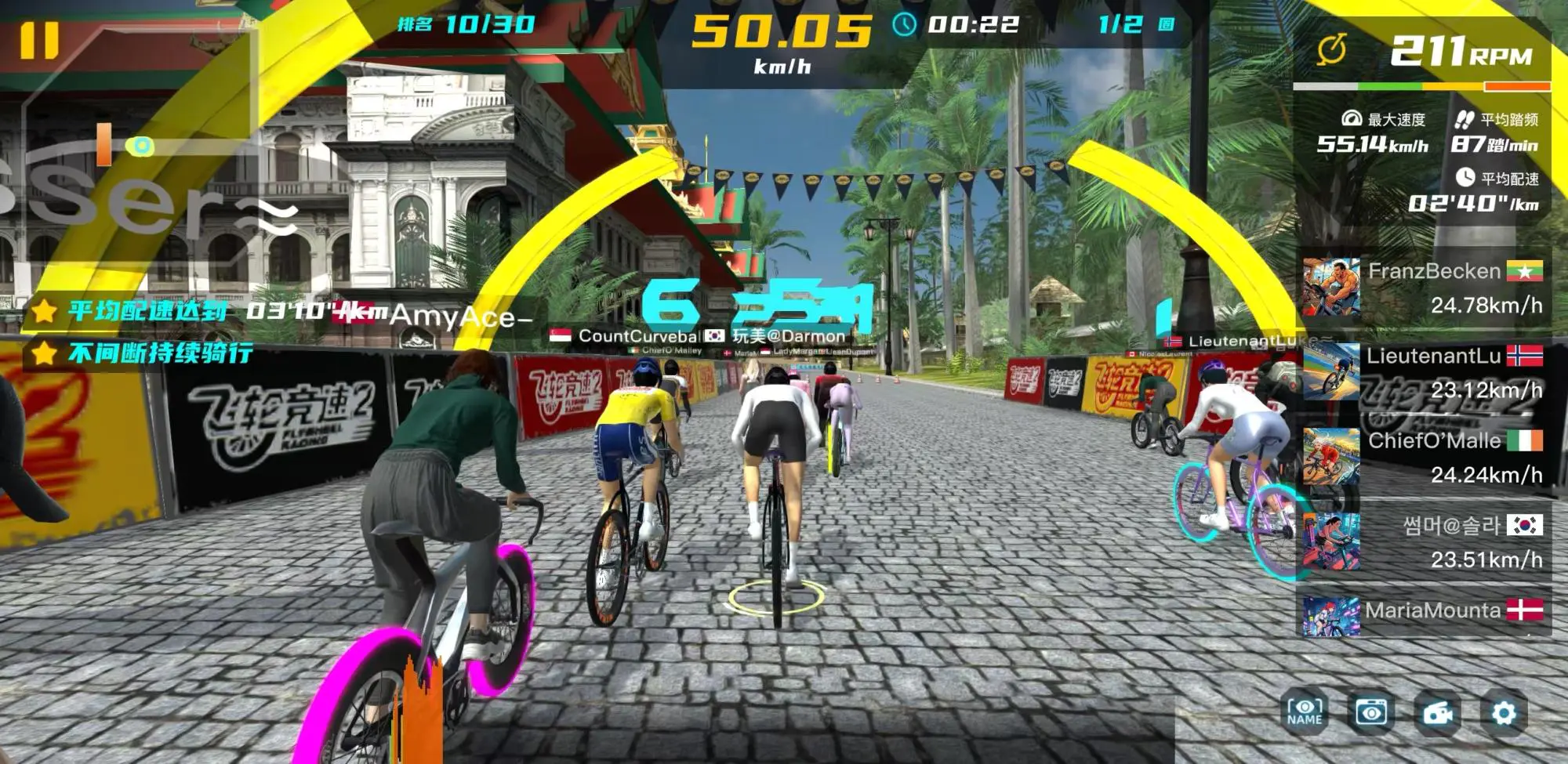Toggle rider name display with the NAME icon
This screenshot has width=1568, height=764.
[1305, 712]
